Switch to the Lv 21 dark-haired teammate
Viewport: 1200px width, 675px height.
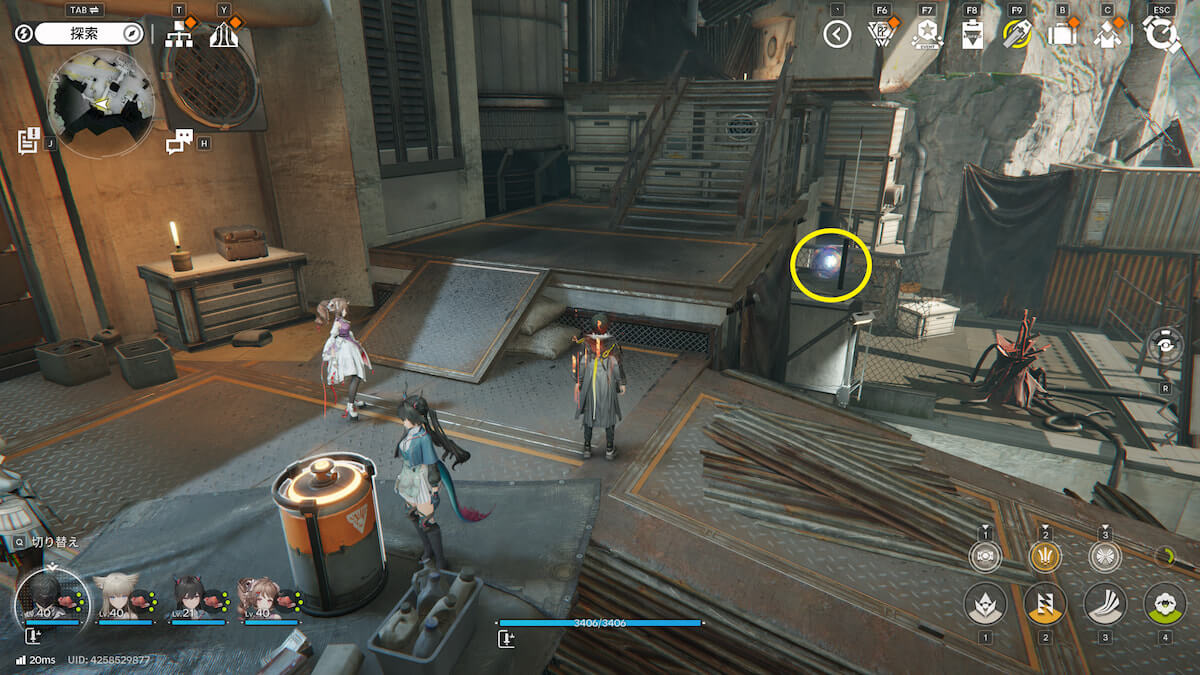tap(188, 597)
